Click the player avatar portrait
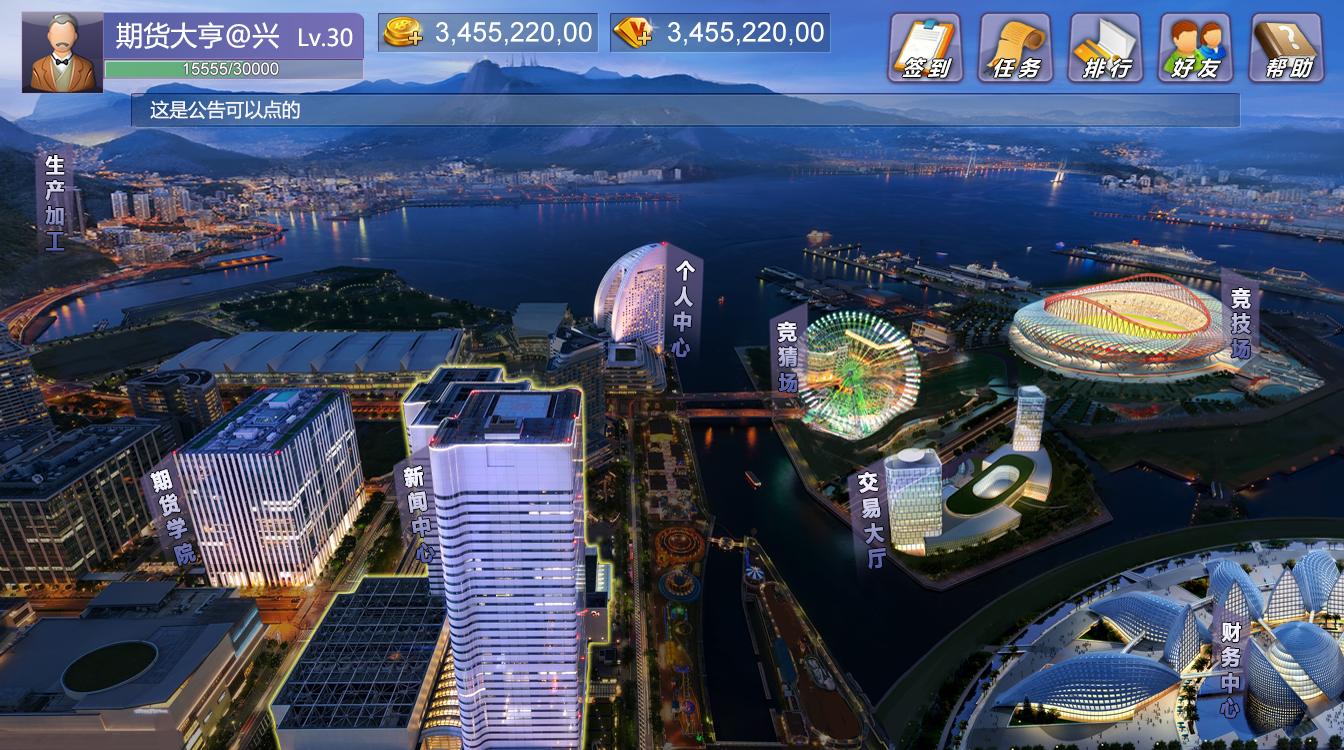Viewport: 1344px width, 750px height. (x=62, y=52)
